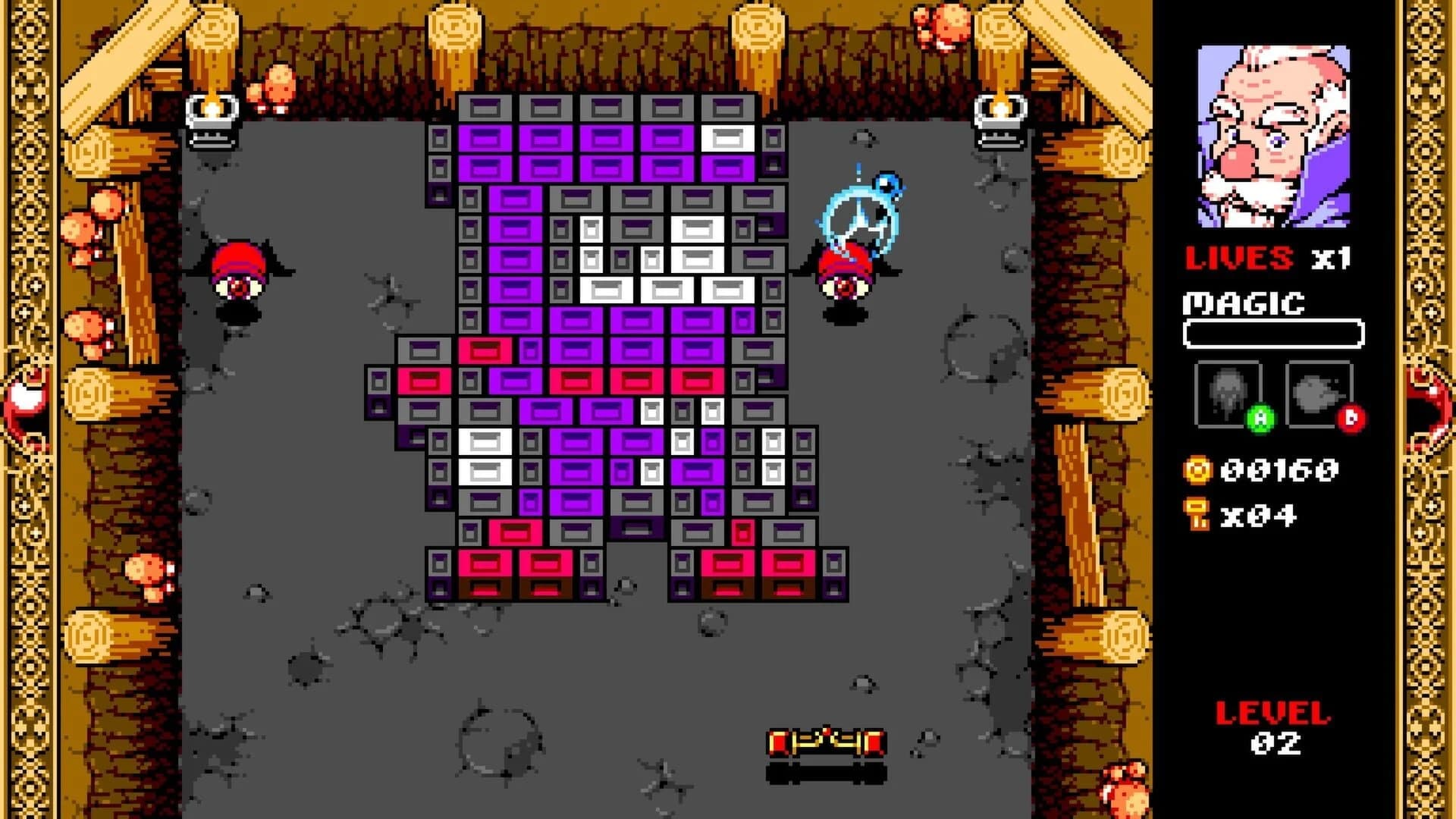
Task: Click the bubbled ball sprite near the bricks
Action: (x=861, y=212)
